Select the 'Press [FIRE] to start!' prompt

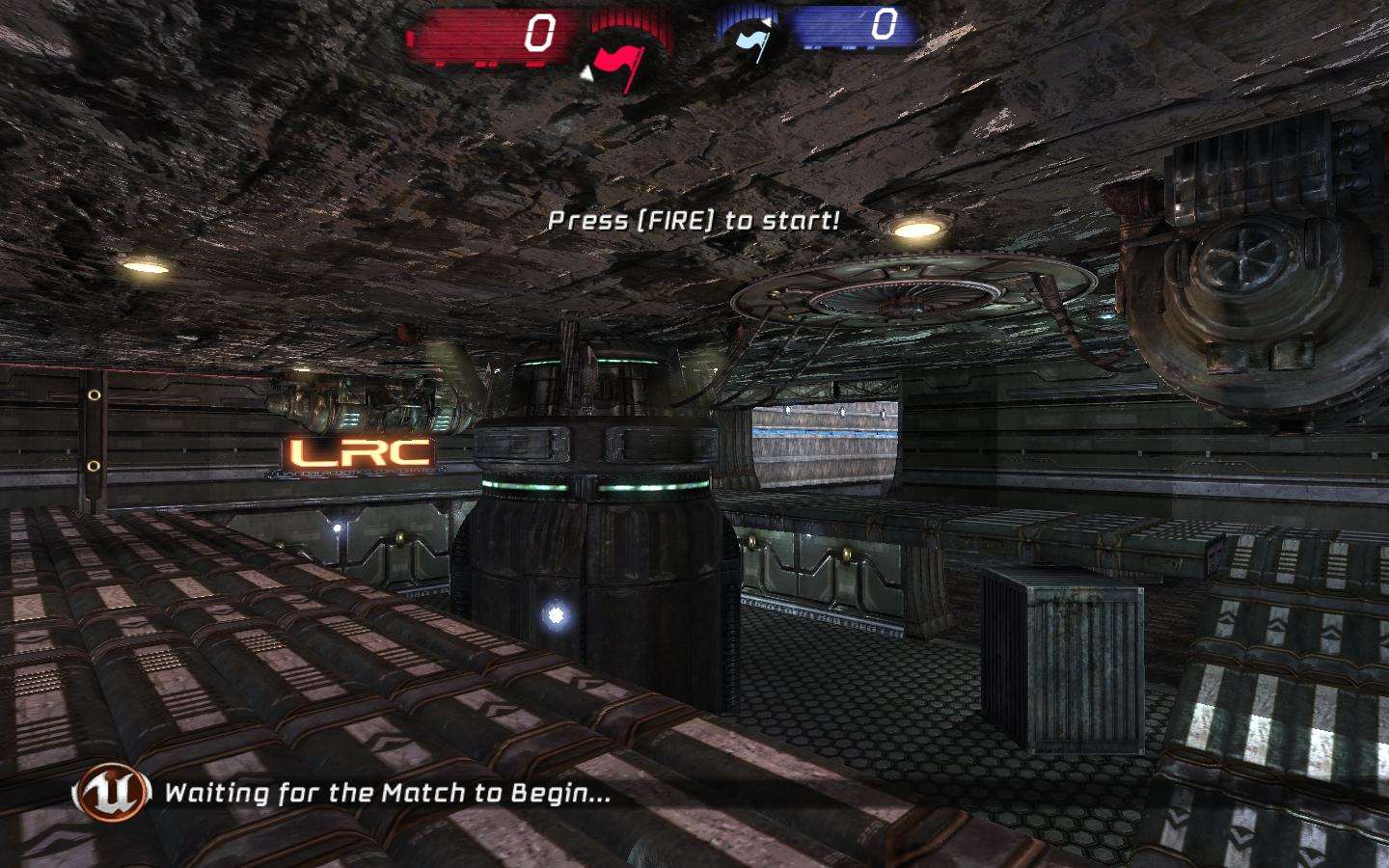[x=694, y=220]
